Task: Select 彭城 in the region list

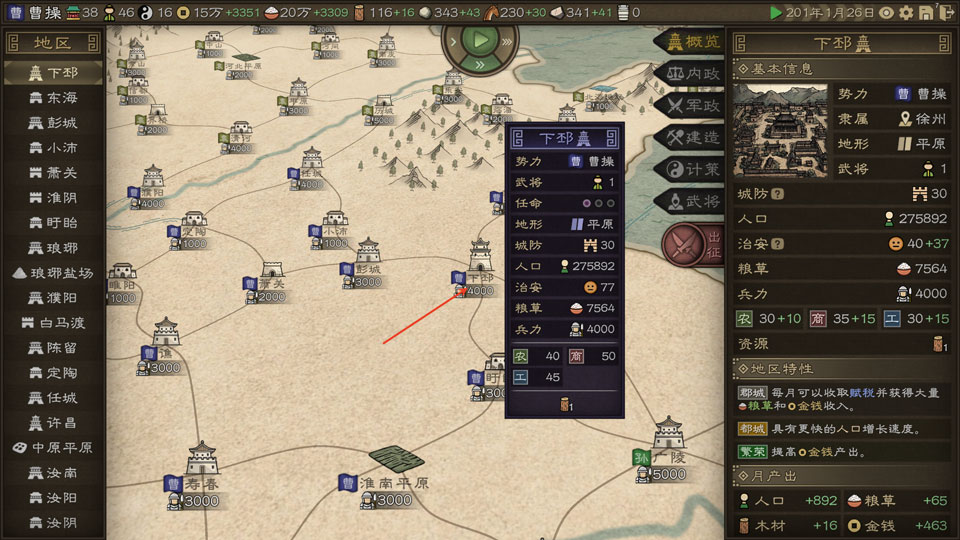Action: click(54, 123)
